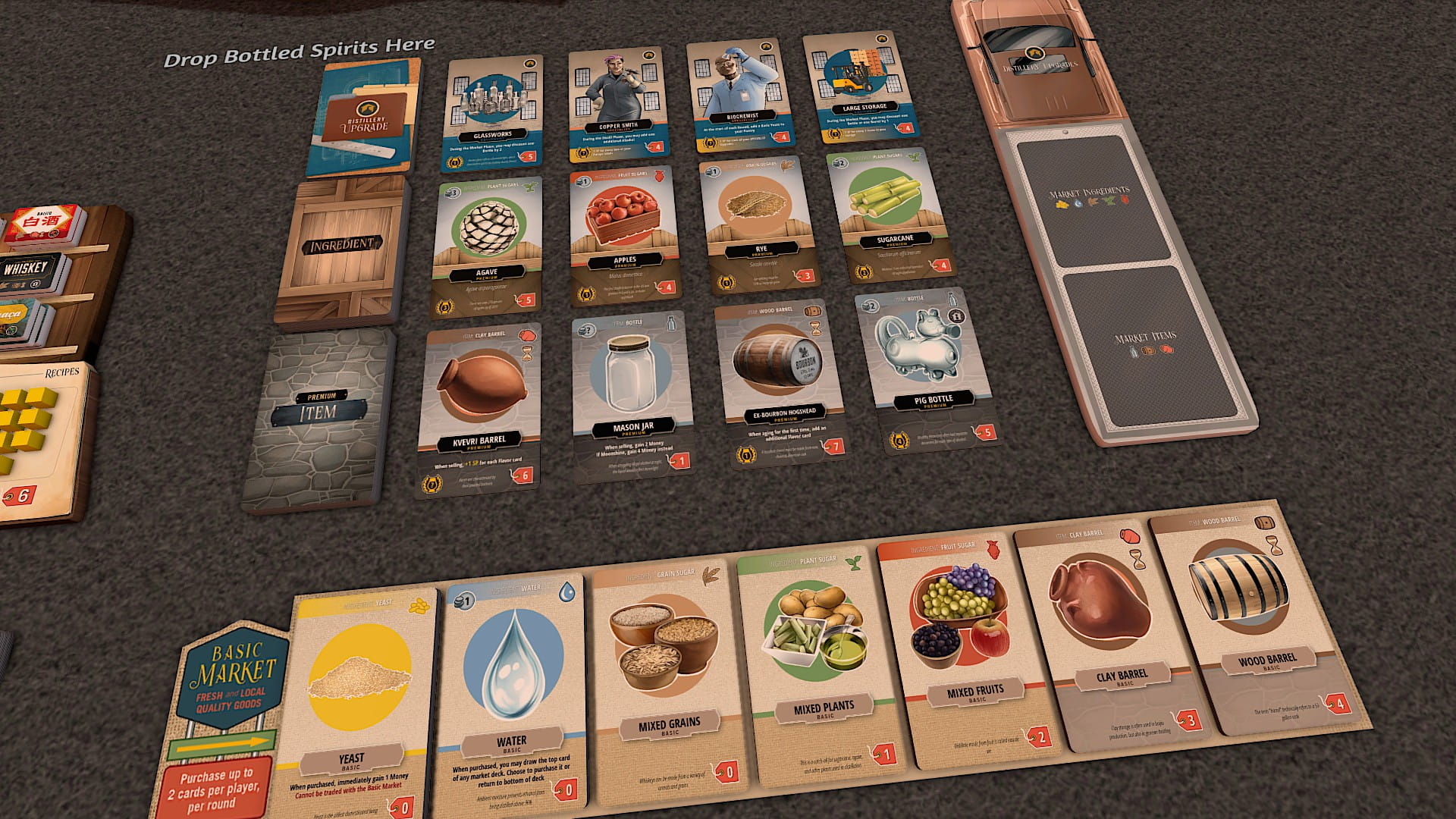Select the Large Storage upgrade card
The width and height of the screenshot is (1456, 819).
pos(861,87)
